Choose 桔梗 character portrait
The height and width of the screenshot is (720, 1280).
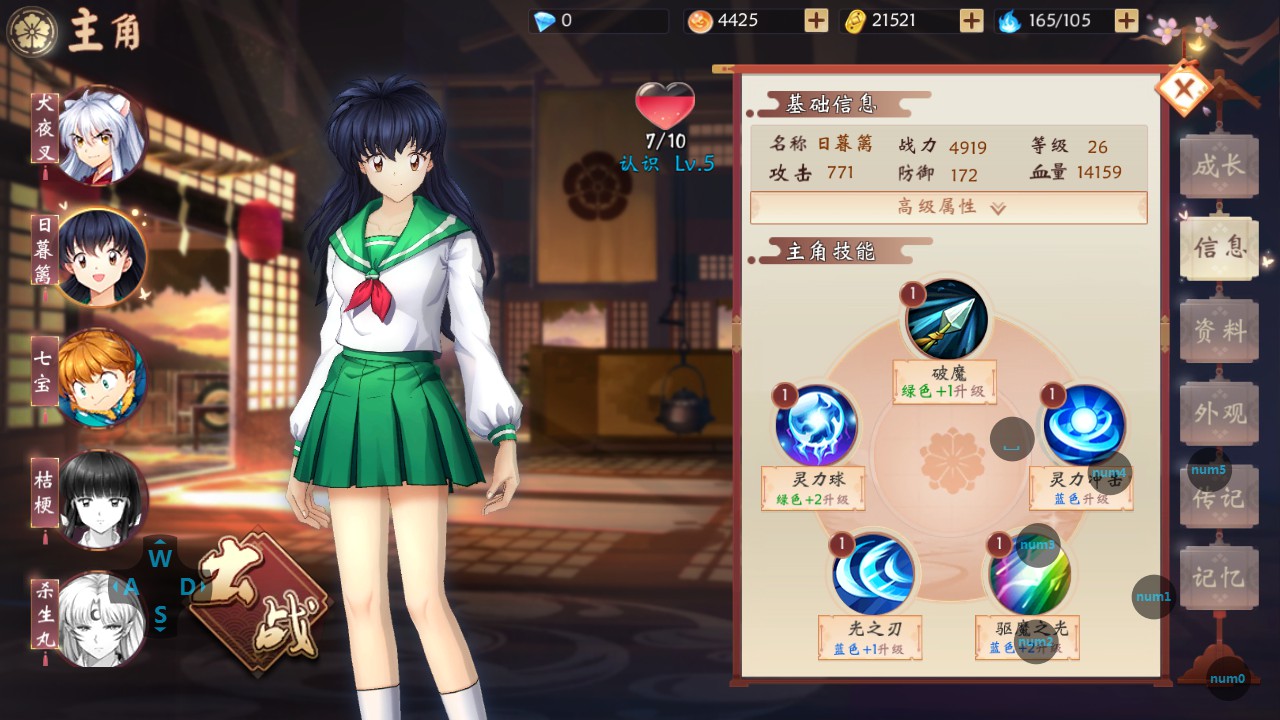101,498
